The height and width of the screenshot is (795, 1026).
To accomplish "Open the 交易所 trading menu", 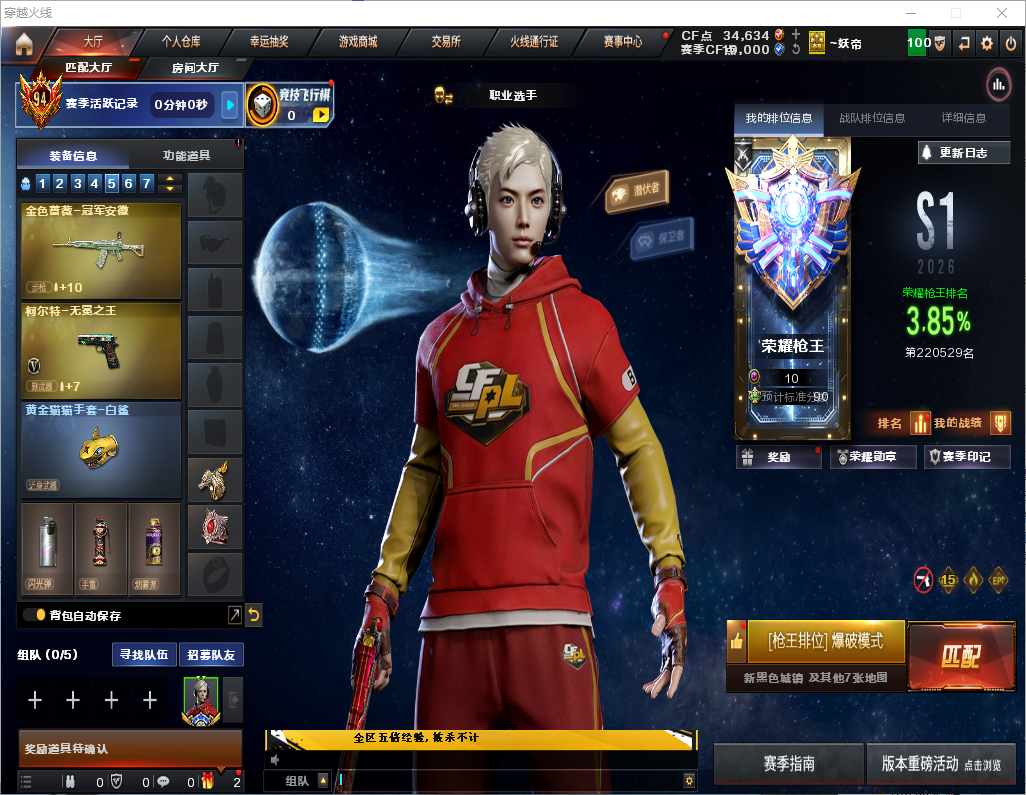I will coord(446,42).
